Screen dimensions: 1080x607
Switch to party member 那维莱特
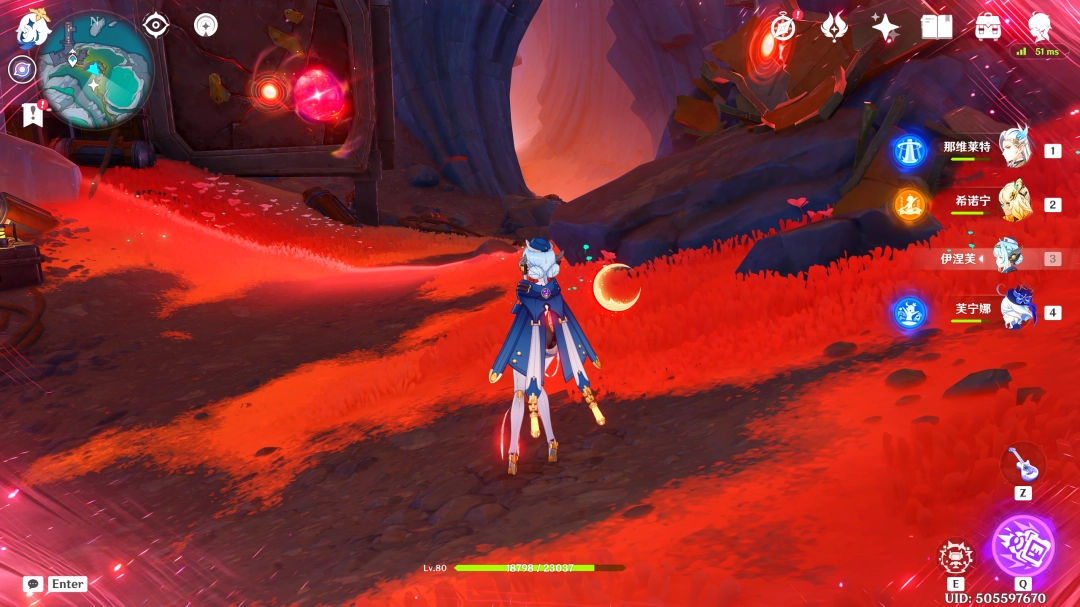pos(1014,150)
